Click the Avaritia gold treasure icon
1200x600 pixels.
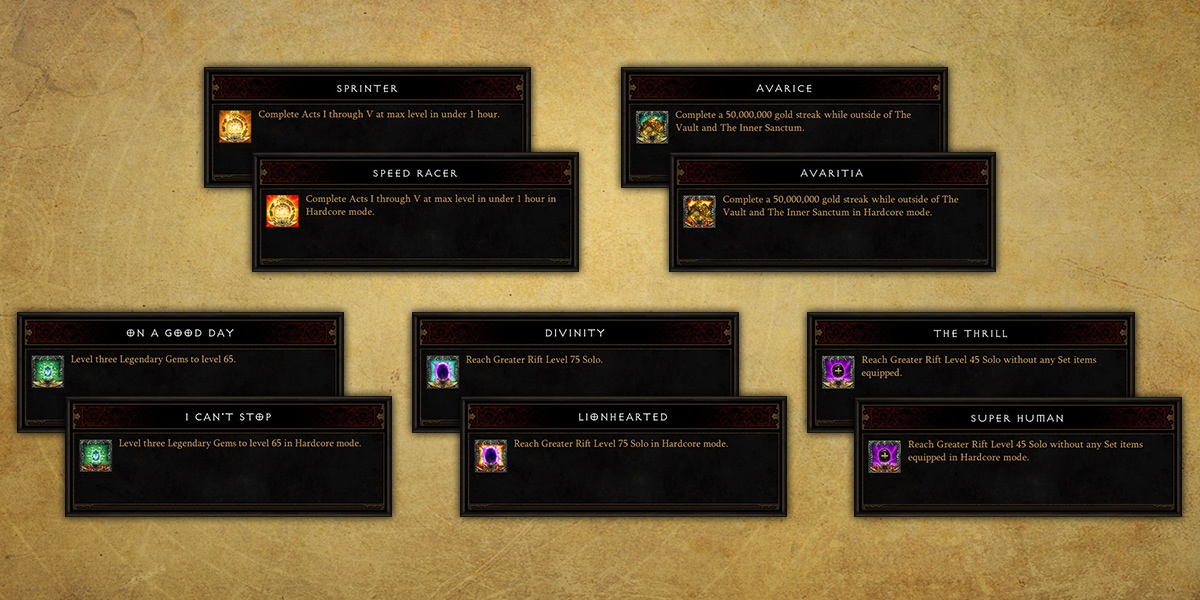click(699, 211)
